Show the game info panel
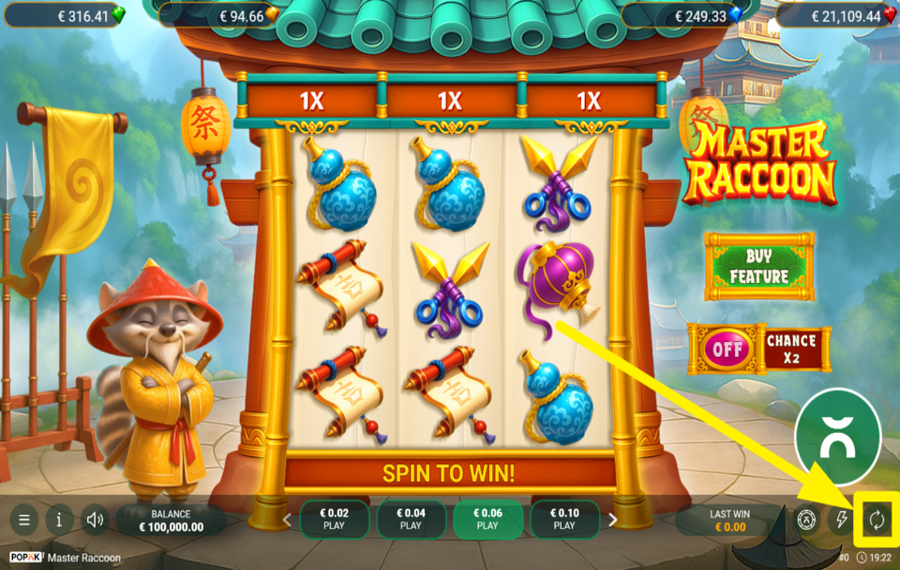This screenshot has height=570, width=900. click(x=59, y=520)
